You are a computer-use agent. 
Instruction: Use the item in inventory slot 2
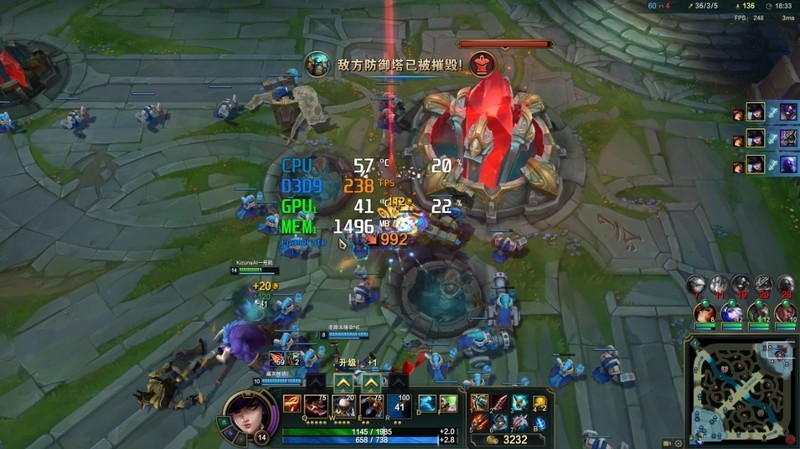pos(500,402)
